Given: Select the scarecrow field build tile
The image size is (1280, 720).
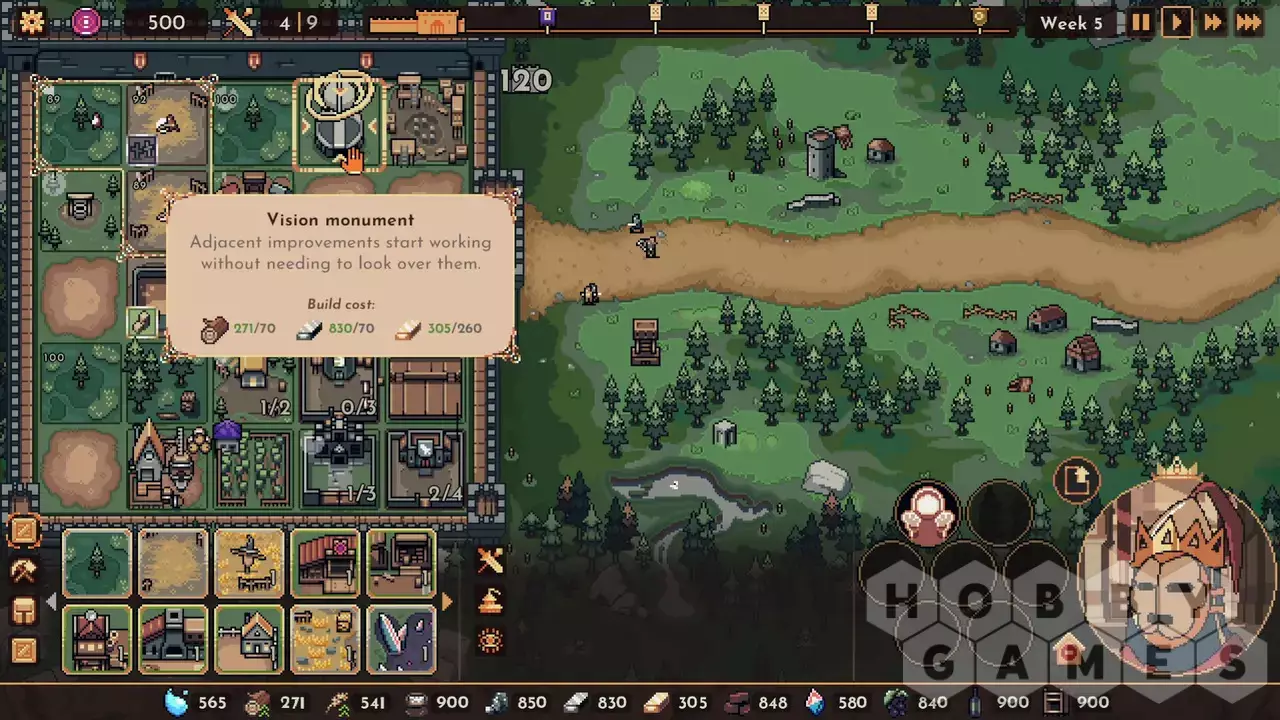Looking at the screenshot, I should point(249,563).
